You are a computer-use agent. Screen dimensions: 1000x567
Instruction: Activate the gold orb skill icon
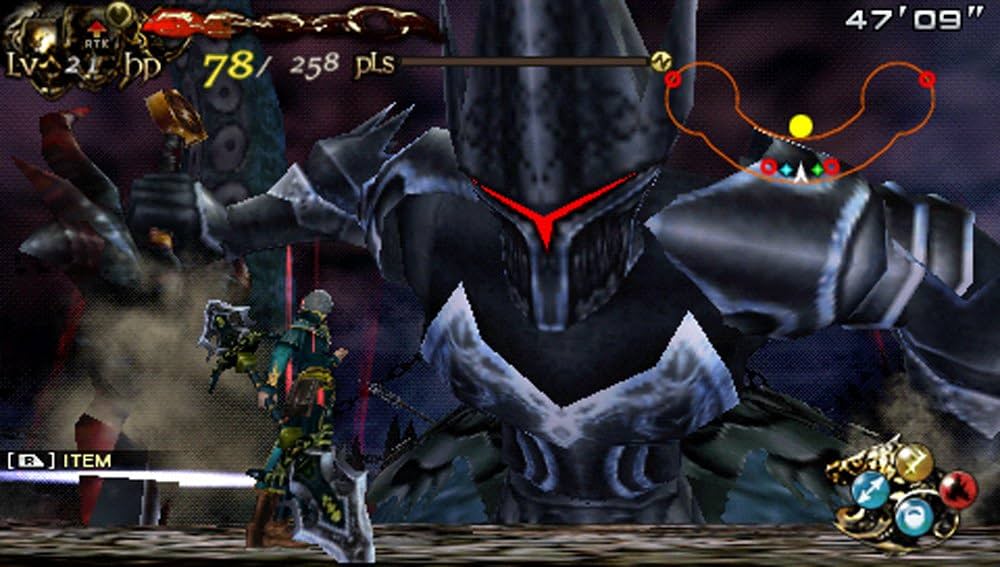(912, 461)
